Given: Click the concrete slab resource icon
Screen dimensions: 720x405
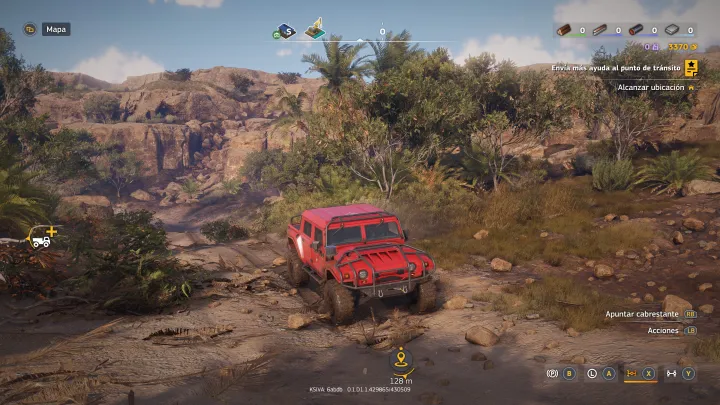Looking at the screenshot, I should (671, 30).
